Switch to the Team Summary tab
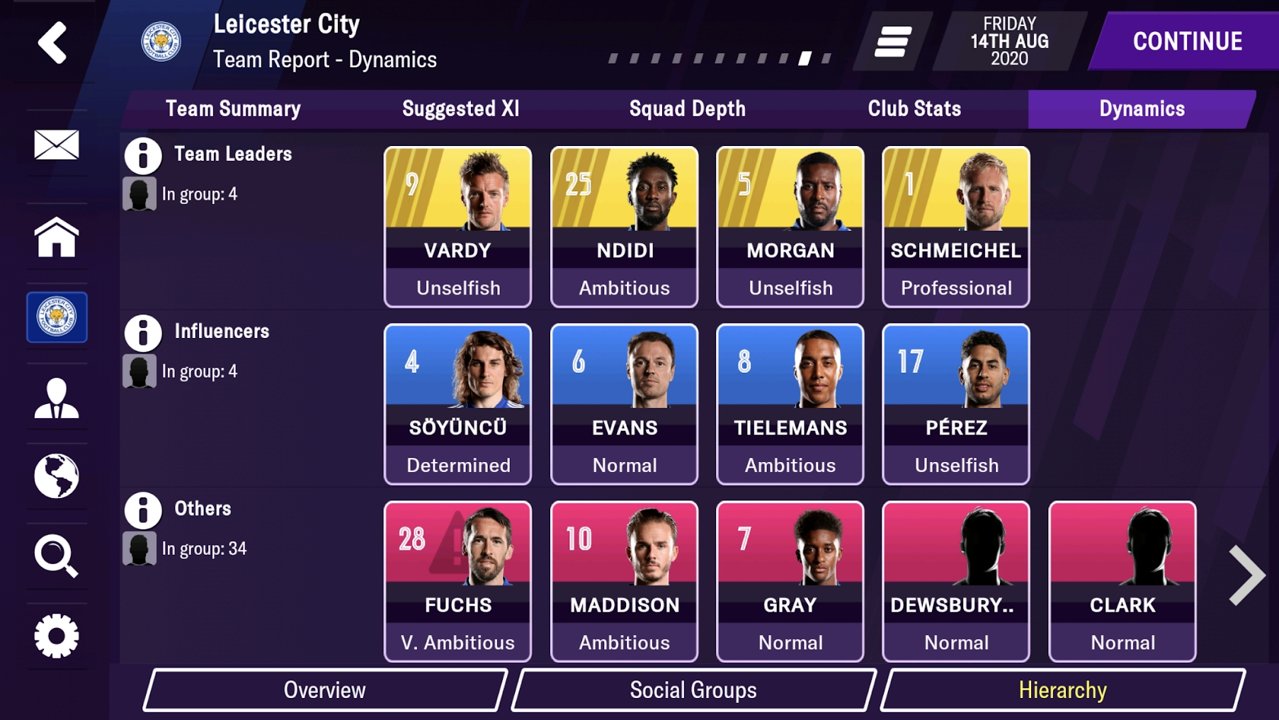This screenshot has width=1279, height=720. 233,109
